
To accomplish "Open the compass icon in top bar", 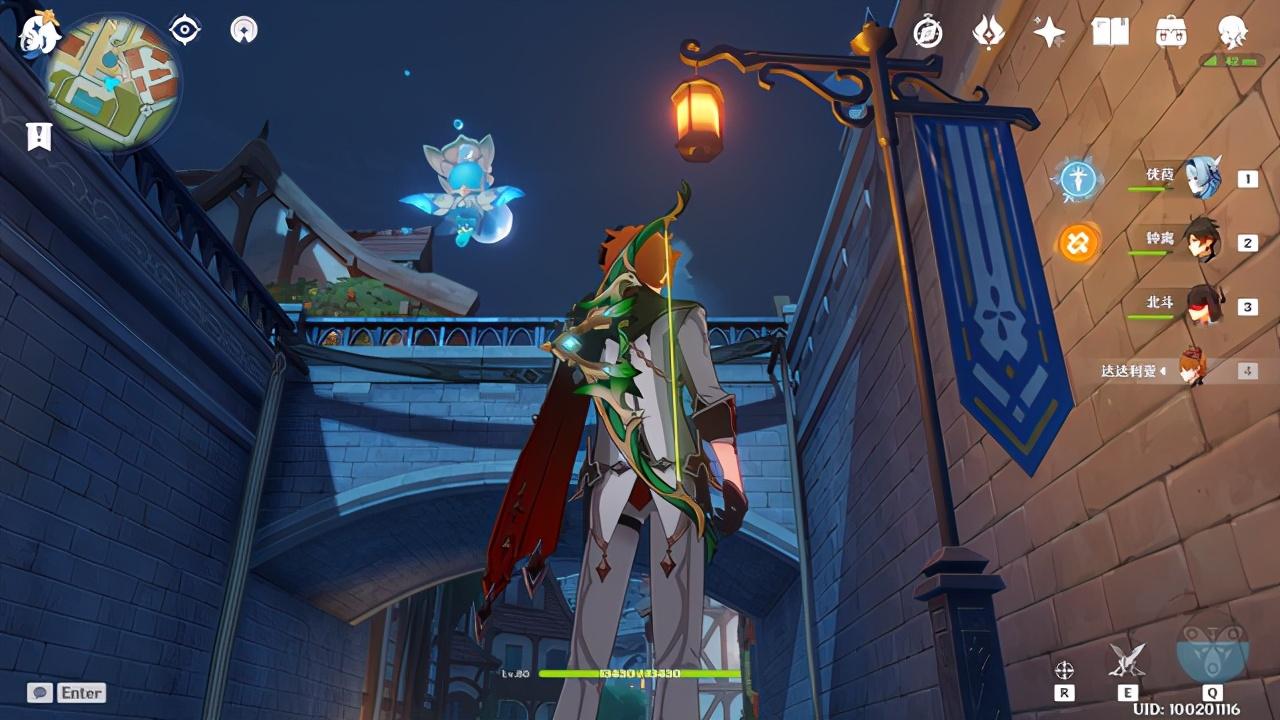I will point(928,33).
